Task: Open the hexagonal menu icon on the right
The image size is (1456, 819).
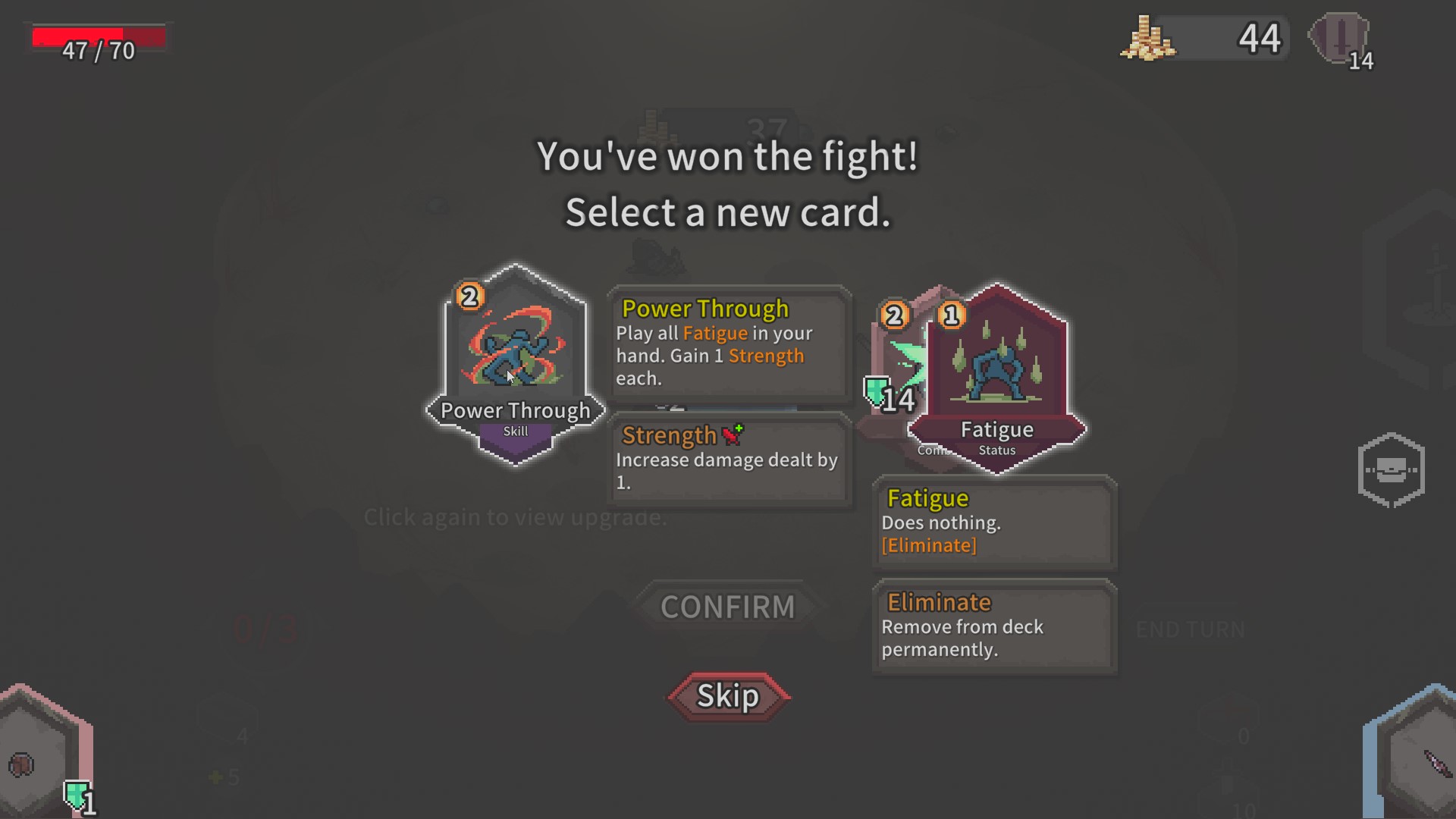Action: coord(1391,470)
